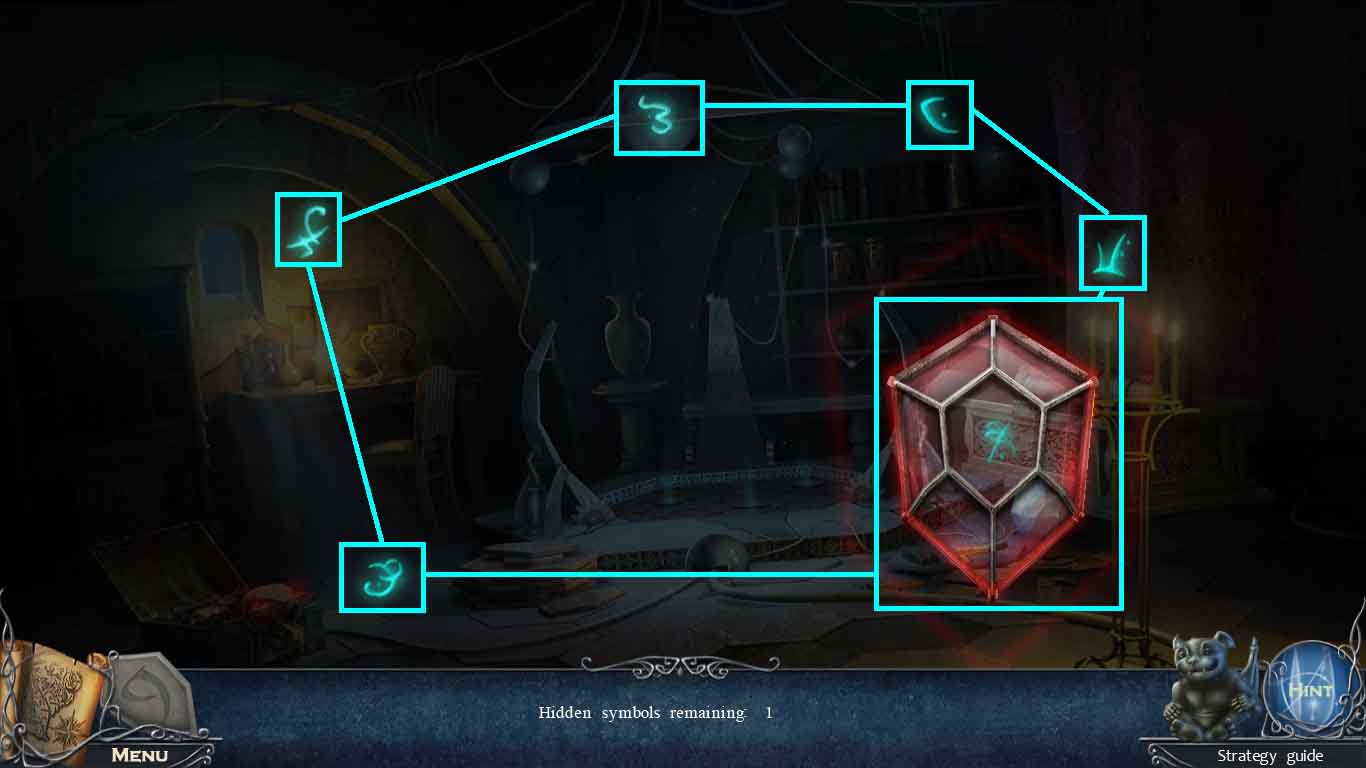The width and height of the screenshot is (1366, 768).
Task: Select the squiggly S-shaped symbol tile
Action: [658, 117]
